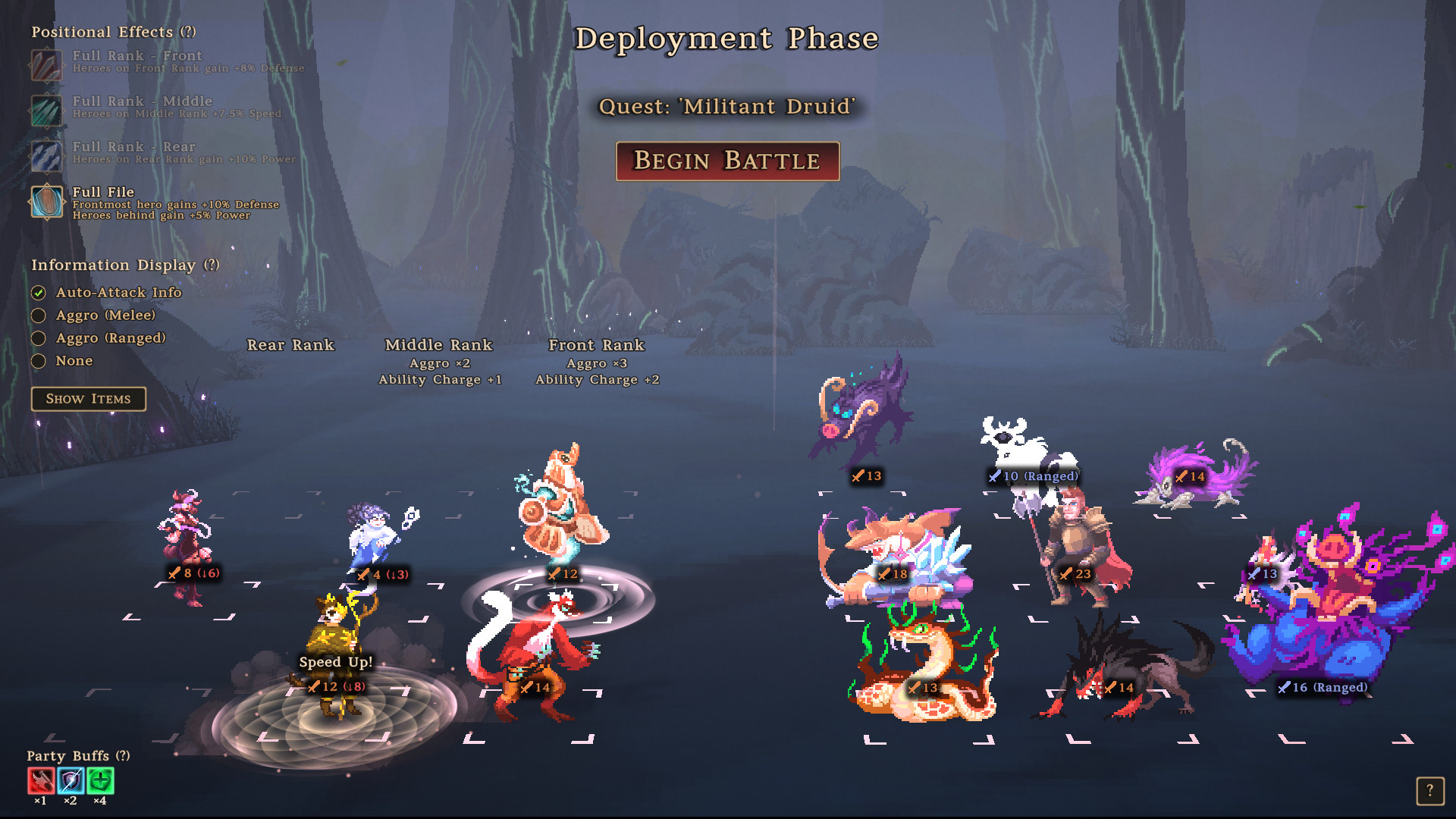Image resolution: width=1456 pixels, height=819 pixels.
Task: Set information display to None
Action: click(39, 361)
